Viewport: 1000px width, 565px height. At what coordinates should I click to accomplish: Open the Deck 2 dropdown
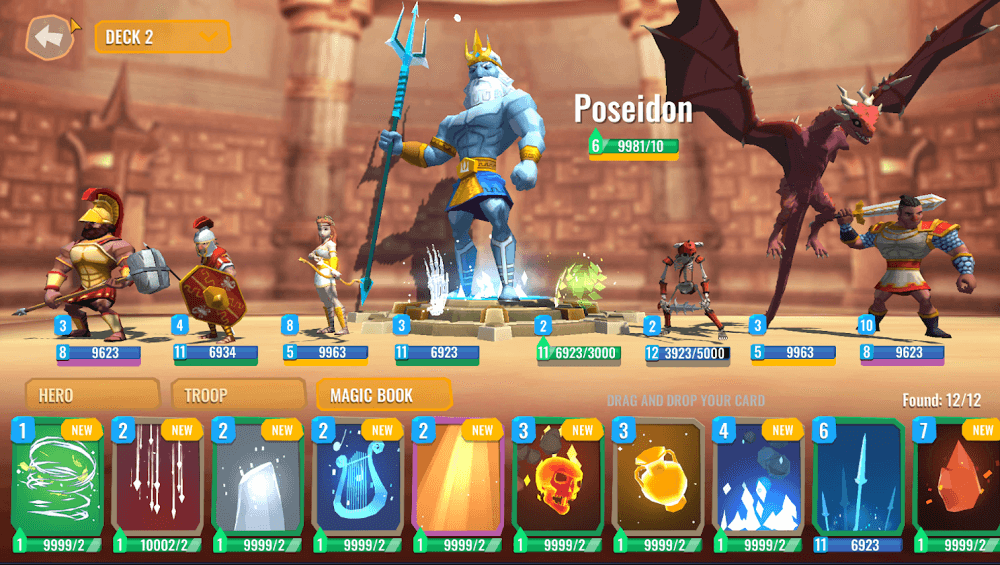163,37
